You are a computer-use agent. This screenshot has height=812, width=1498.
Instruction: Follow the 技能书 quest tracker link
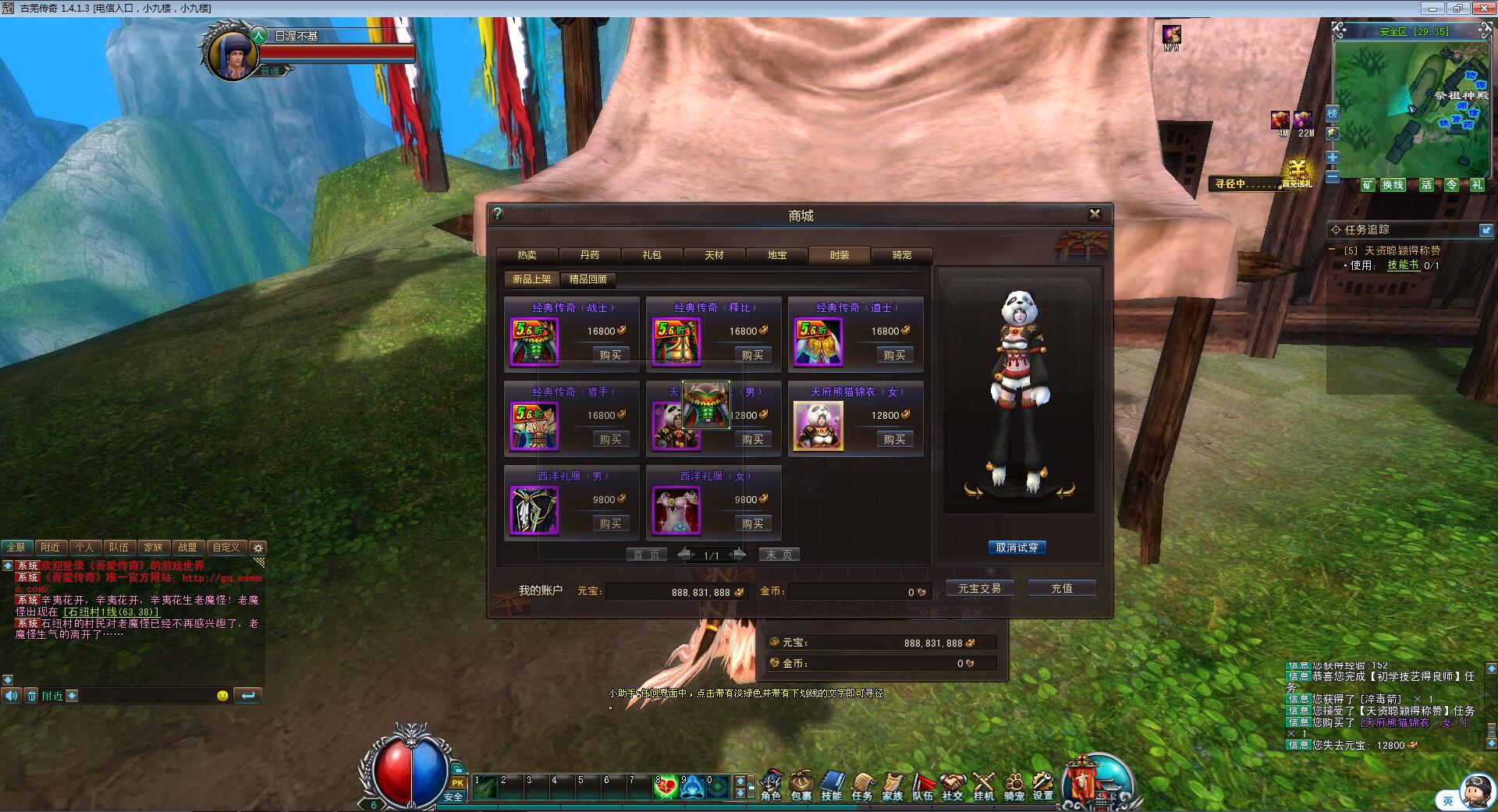(x=1402, y=265)
